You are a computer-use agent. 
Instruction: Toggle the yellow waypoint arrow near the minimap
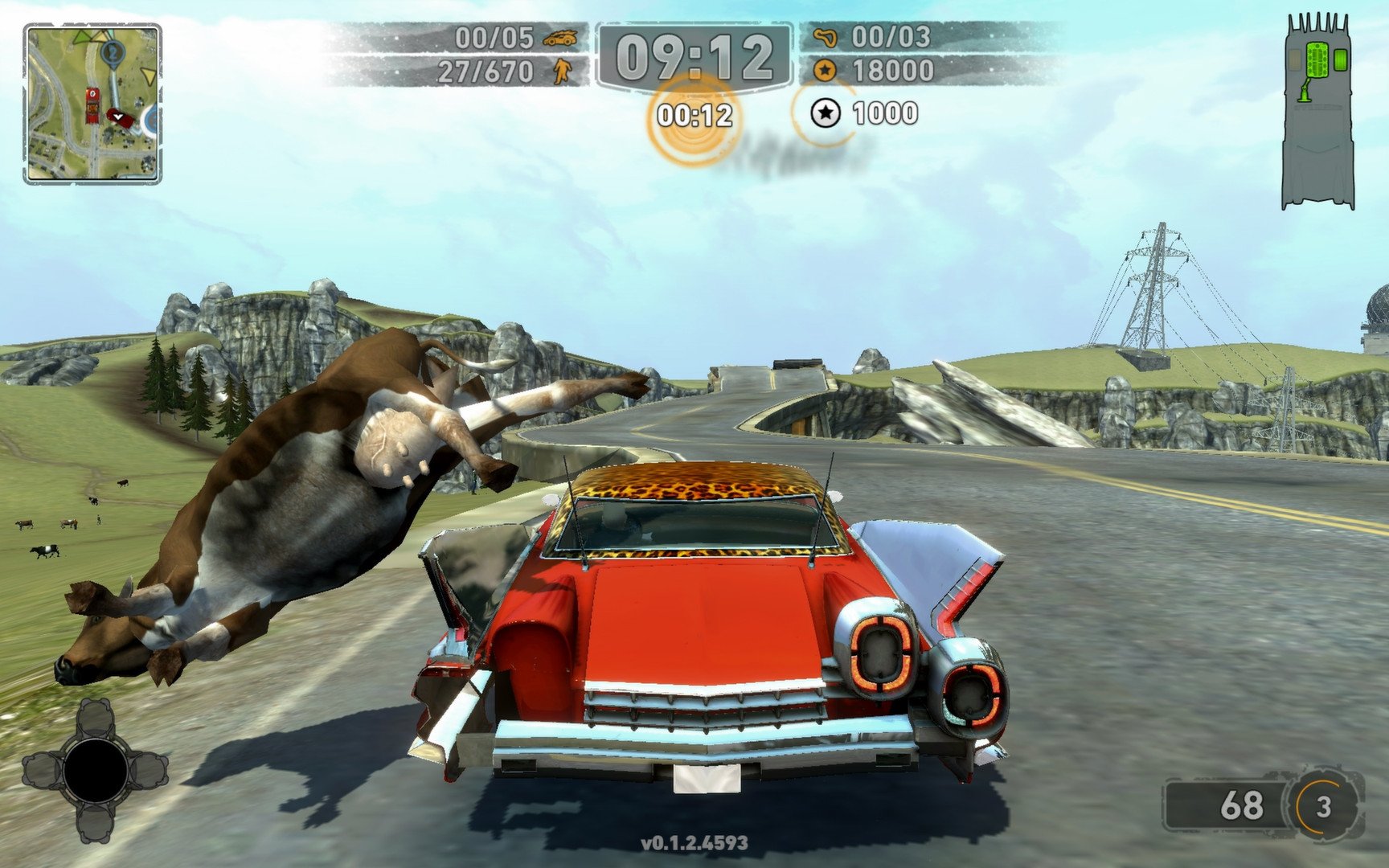pyautogui.click(x=147, y=75)
